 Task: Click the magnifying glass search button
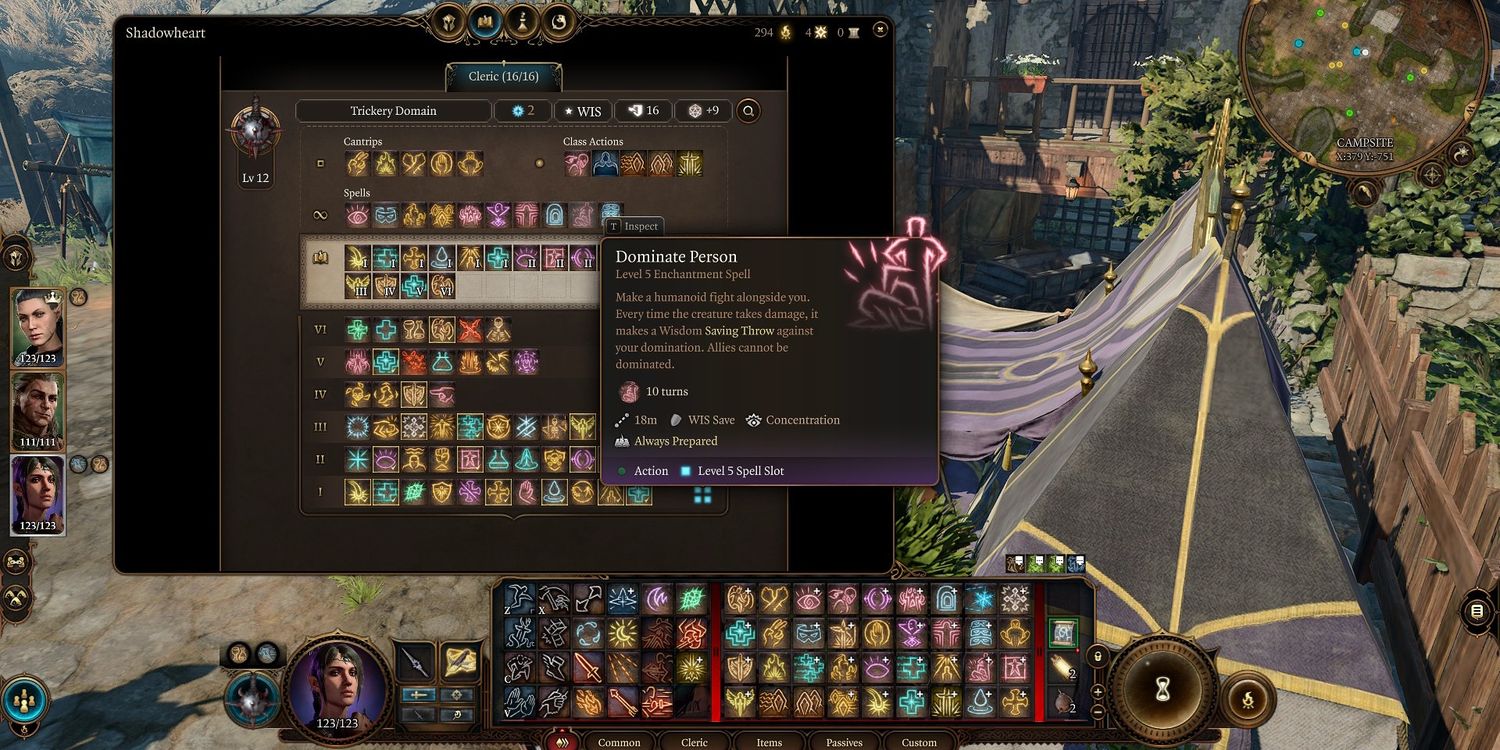(x=747, y=111)
